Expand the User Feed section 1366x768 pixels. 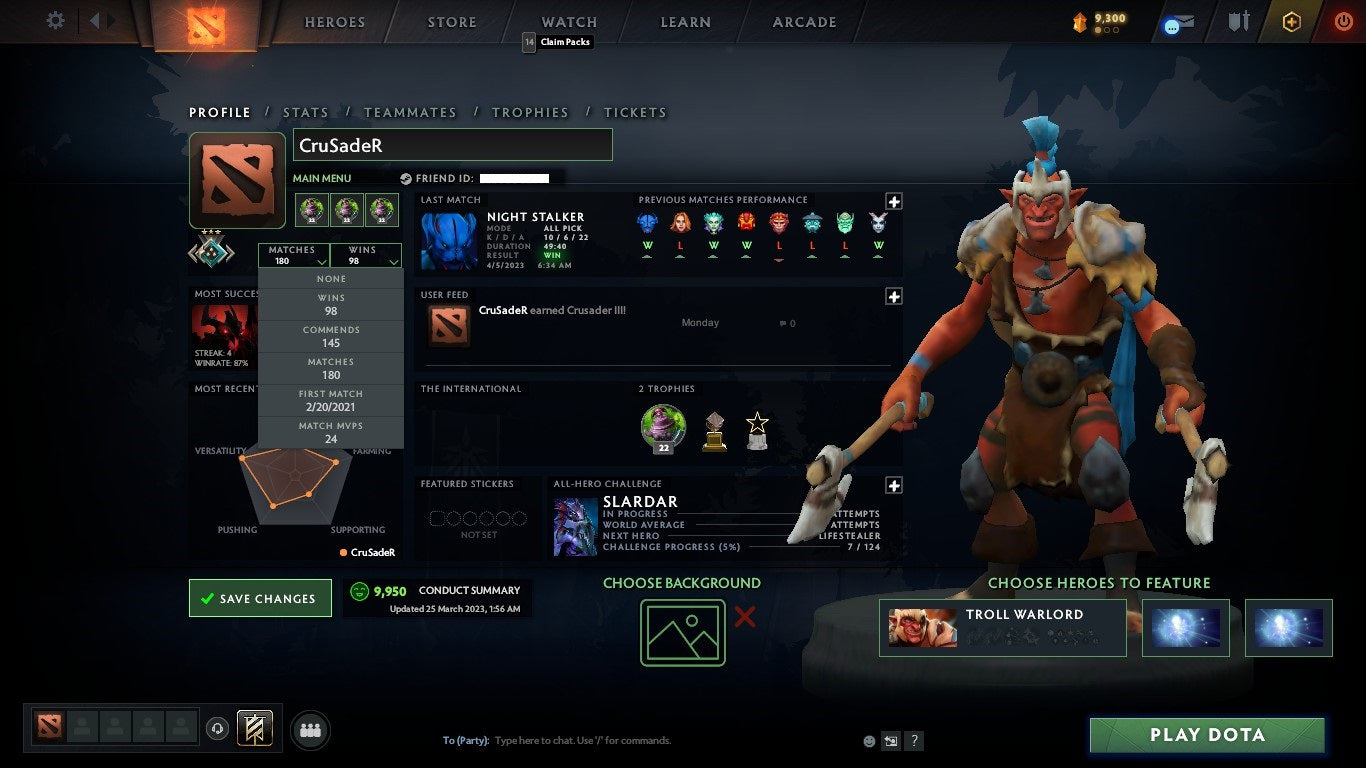coord(893,296)
